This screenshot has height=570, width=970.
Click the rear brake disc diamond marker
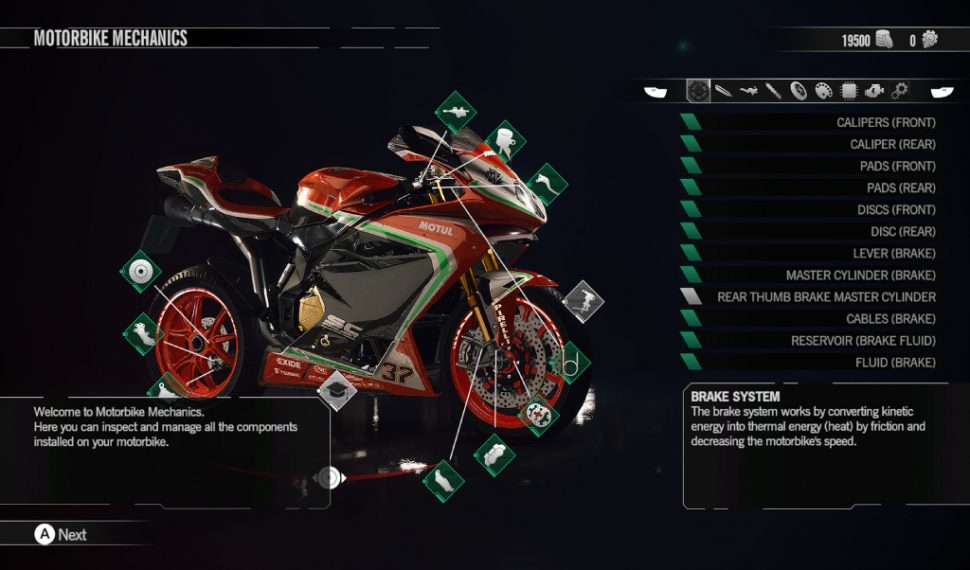point(140,270)
